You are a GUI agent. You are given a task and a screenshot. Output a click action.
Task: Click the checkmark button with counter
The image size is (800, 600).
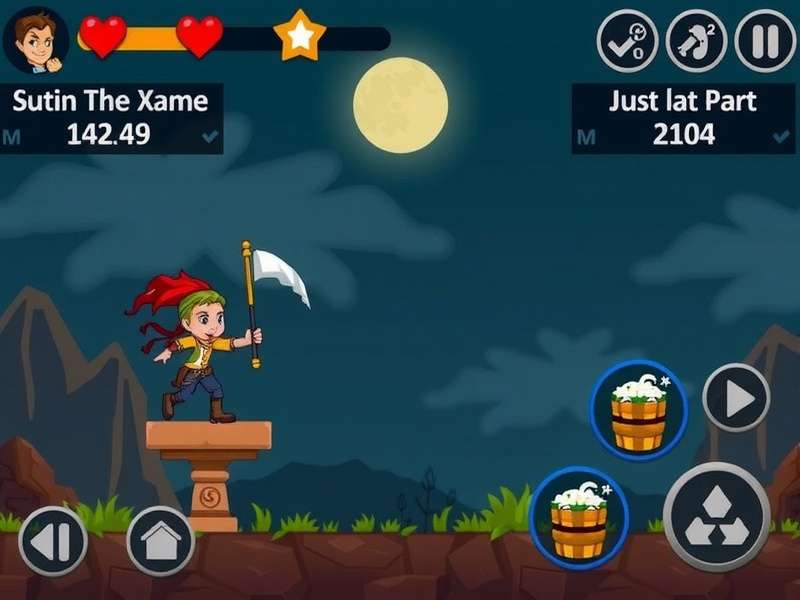(627, 42)
